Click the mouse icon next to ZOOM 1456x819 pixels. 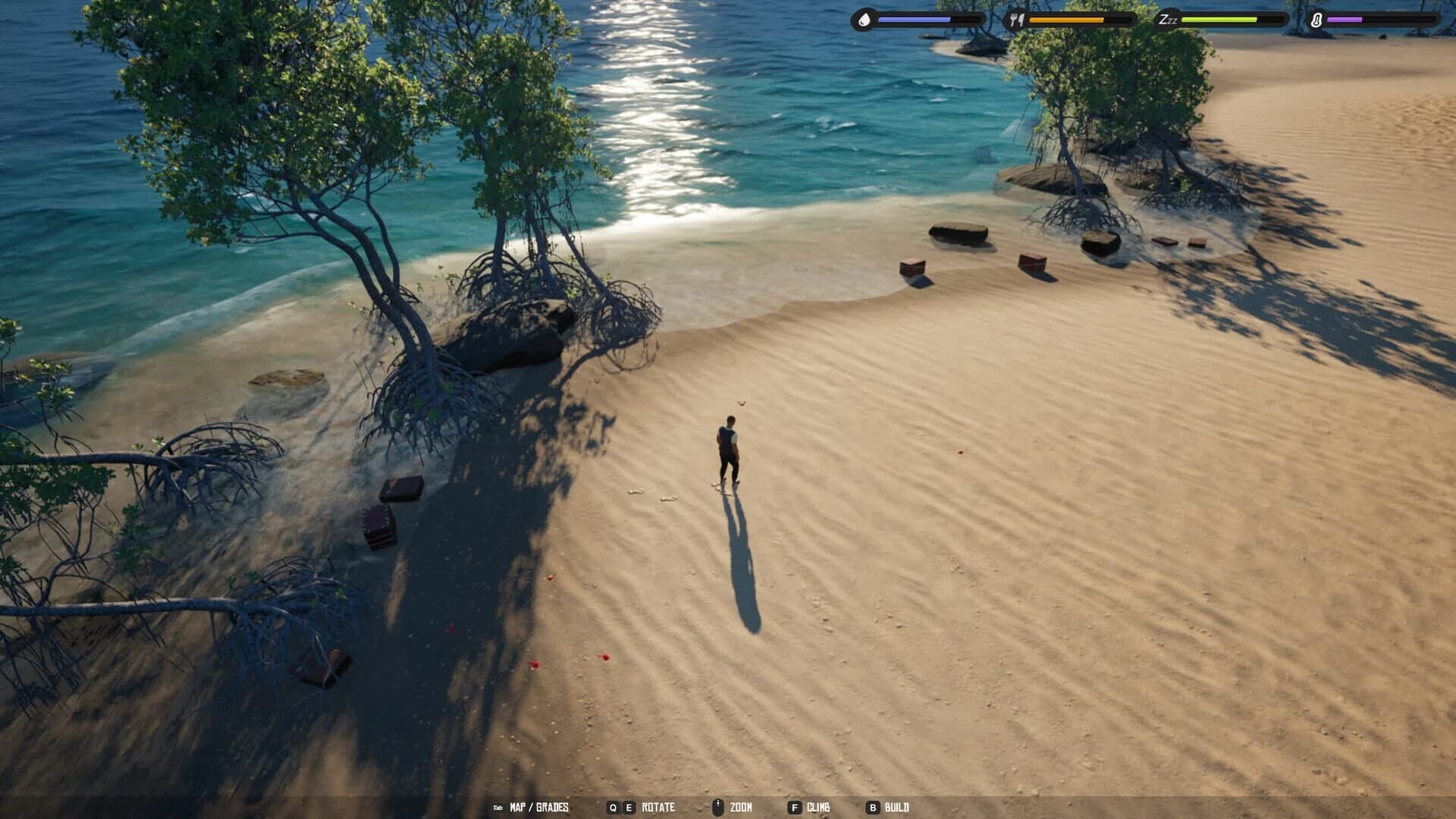pos(717,808)
